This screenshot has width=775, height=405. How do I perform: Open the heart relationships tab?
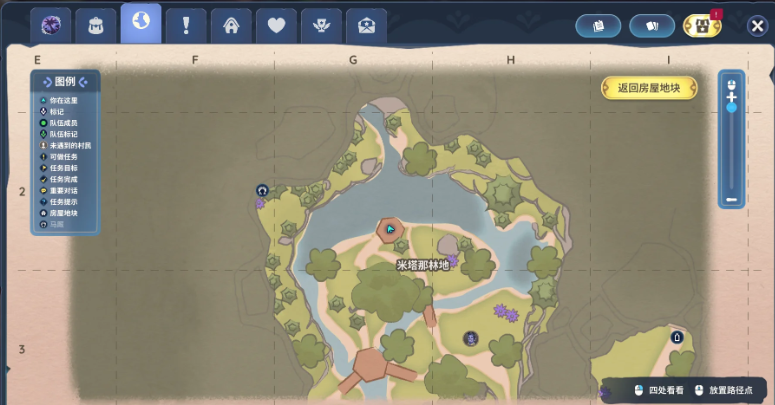[x=276, y=26]
